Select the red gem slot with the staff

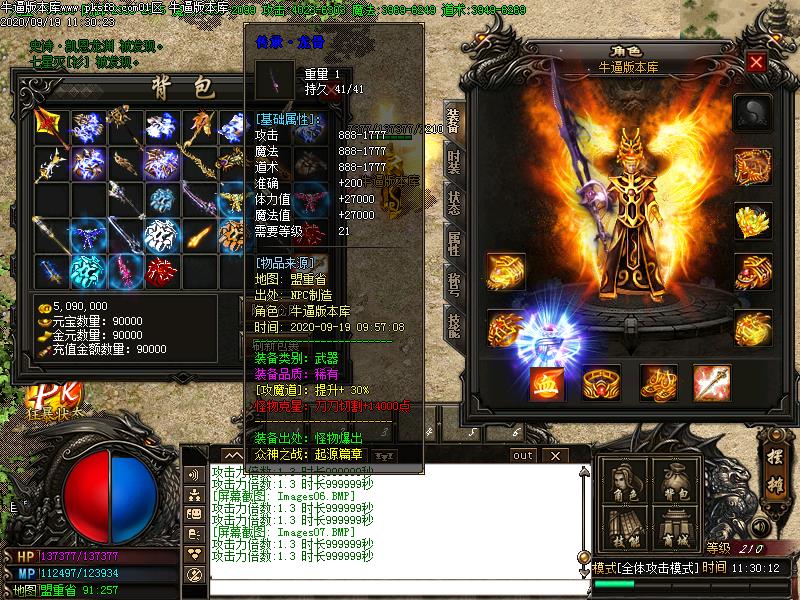[712, 383]
